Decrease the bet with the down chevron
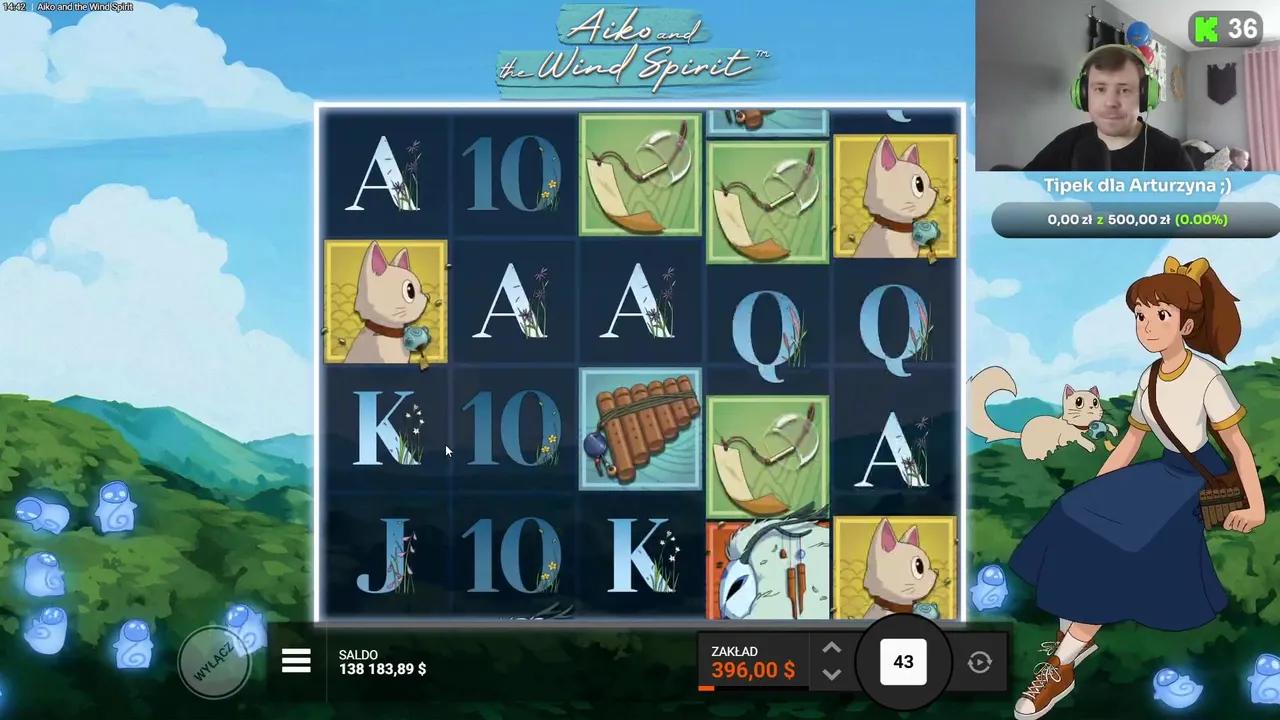This screenshot has width=1280, height=720. click(x=831, y=676)
